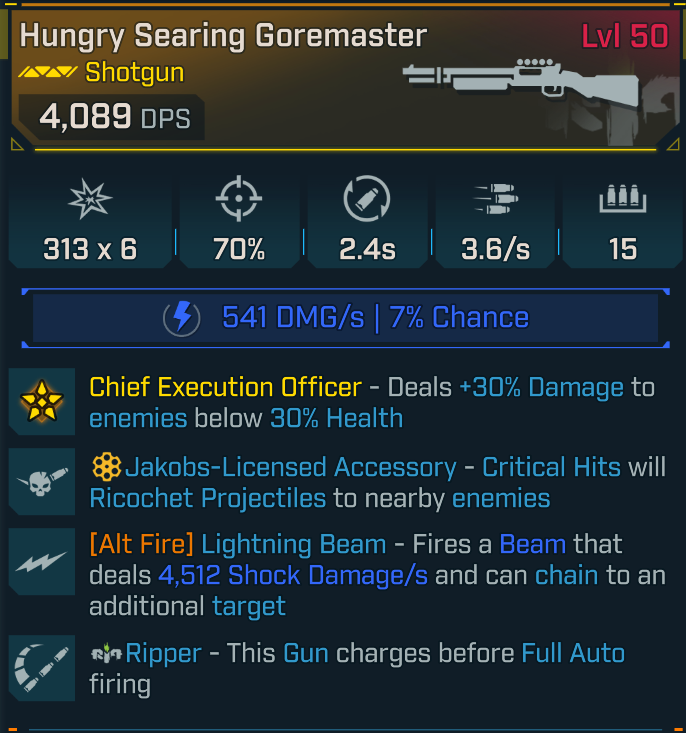Select the Chief Execution Officer perk icon

click(x=43, y=402)
